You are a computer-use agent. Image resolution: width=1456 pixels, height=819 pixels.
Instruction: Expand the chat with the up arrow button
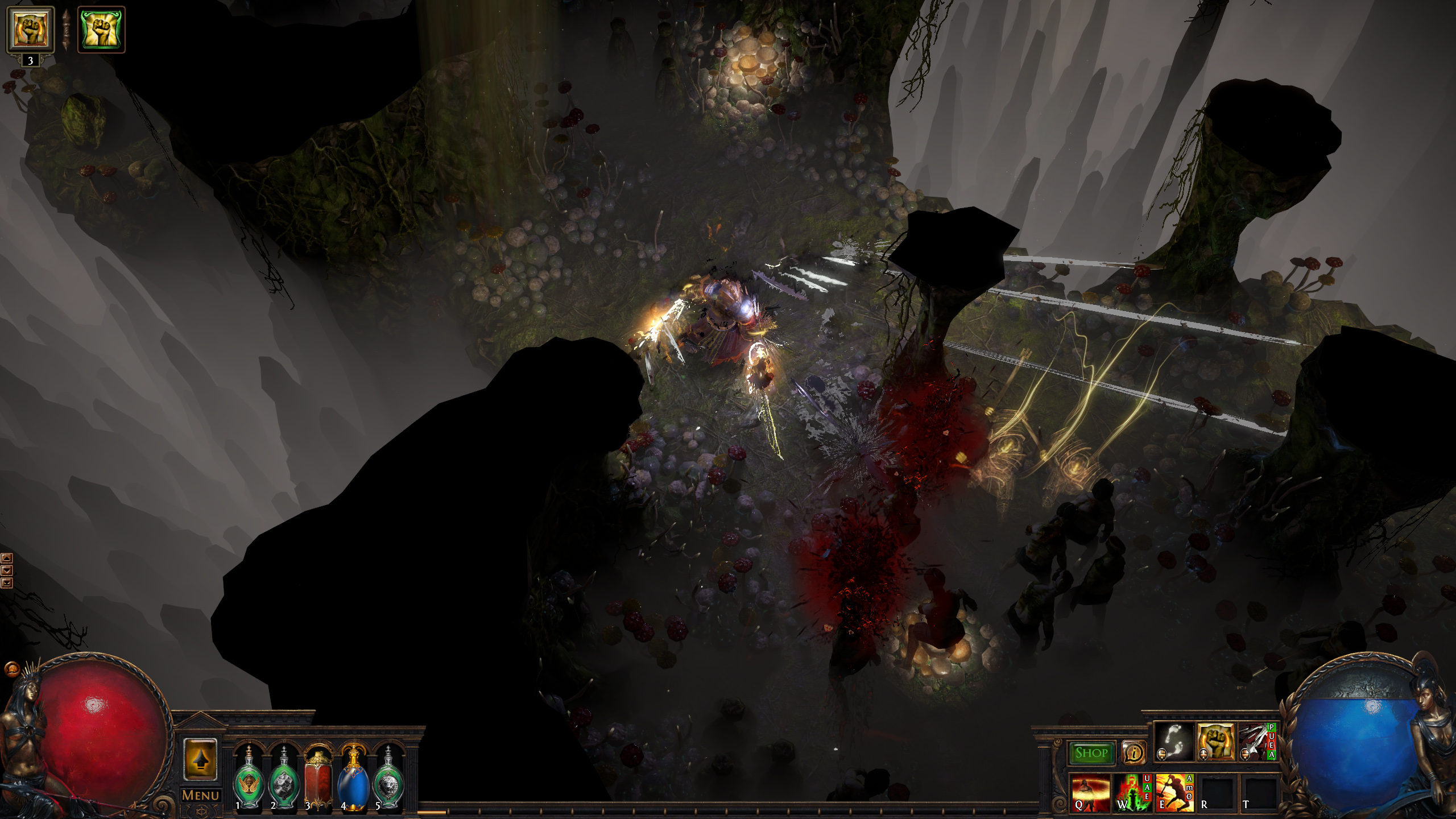point(7,558)
